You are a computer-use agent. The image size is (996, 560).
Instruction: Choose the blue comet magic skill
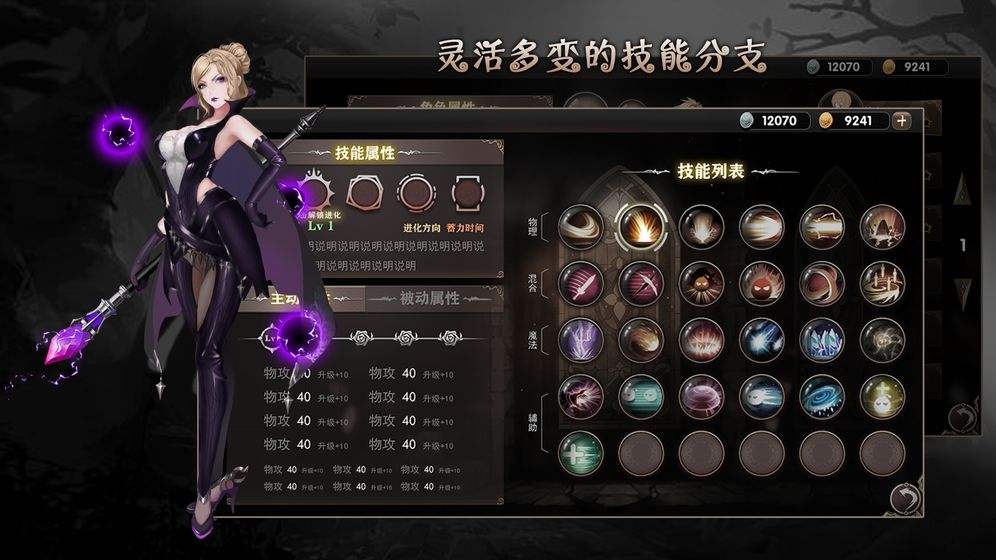pos(762,339)
